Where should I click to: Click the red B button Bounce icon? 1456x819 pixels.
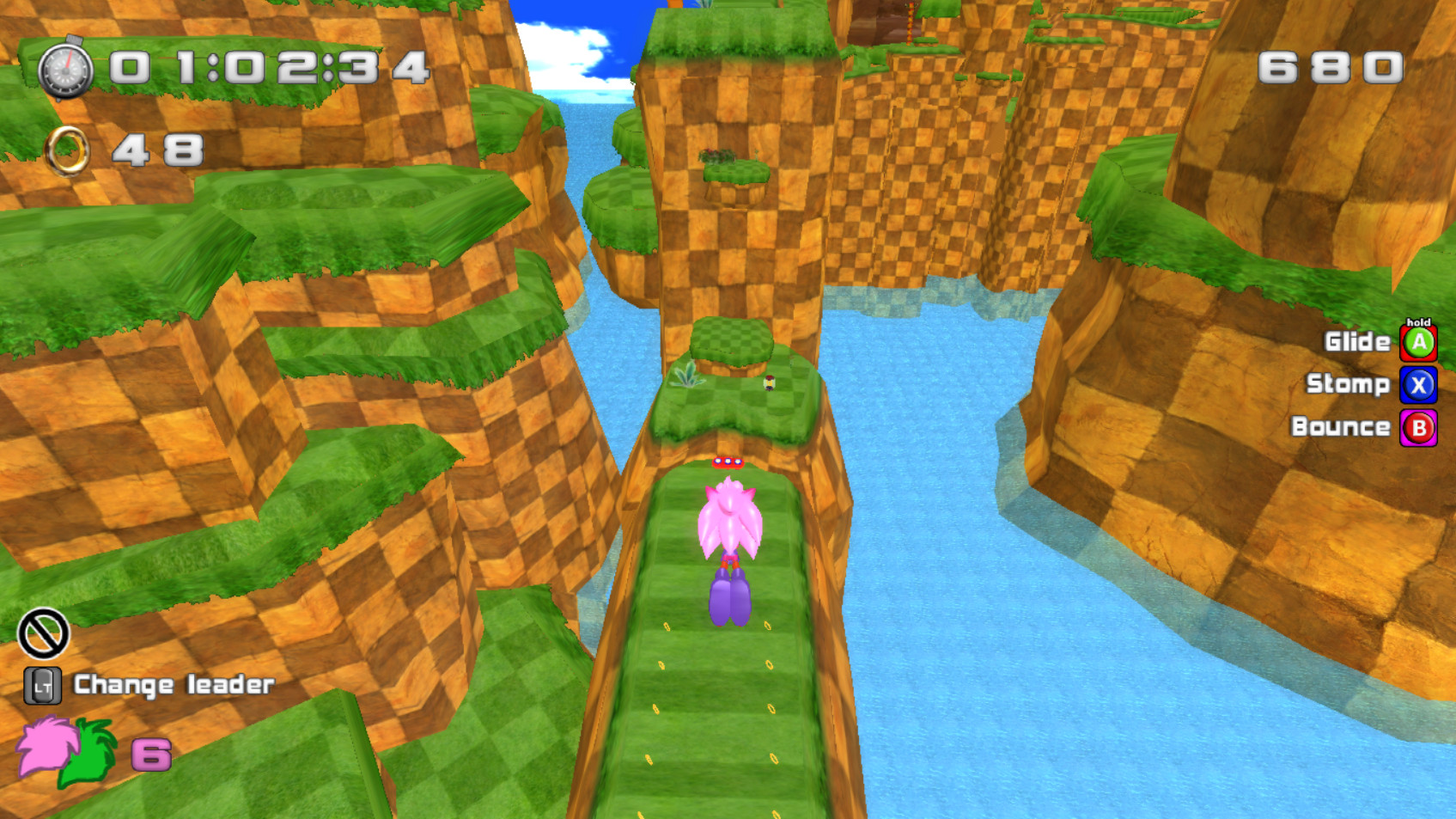pyautogui.click(x=1419, y=427)
